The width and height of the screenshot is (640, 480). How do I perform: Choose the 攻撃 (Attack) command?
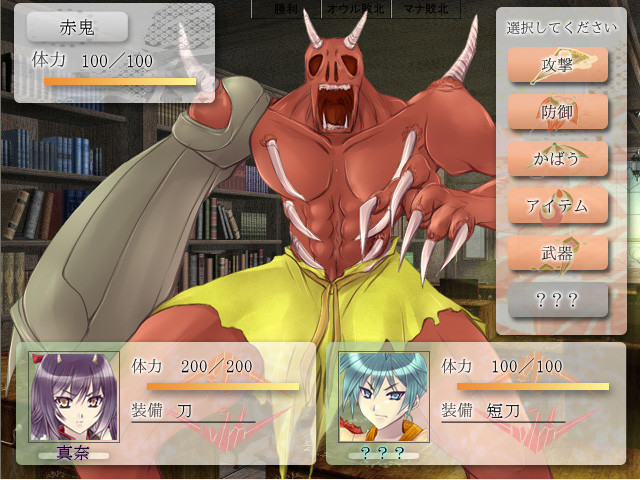558,66
